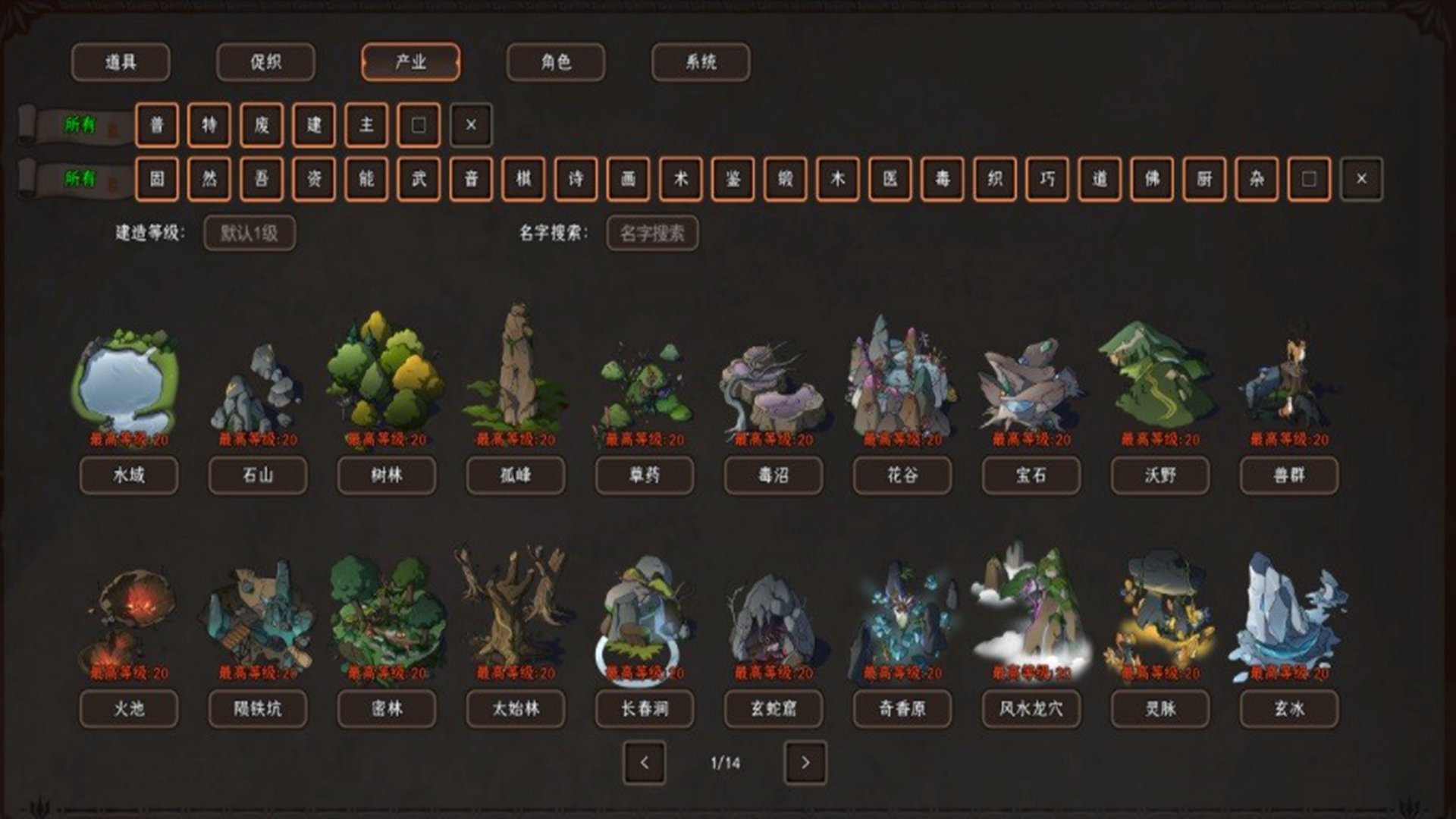Switch to the 系统 tab
The image size is (1456, 819).
[x=701, y=62]
